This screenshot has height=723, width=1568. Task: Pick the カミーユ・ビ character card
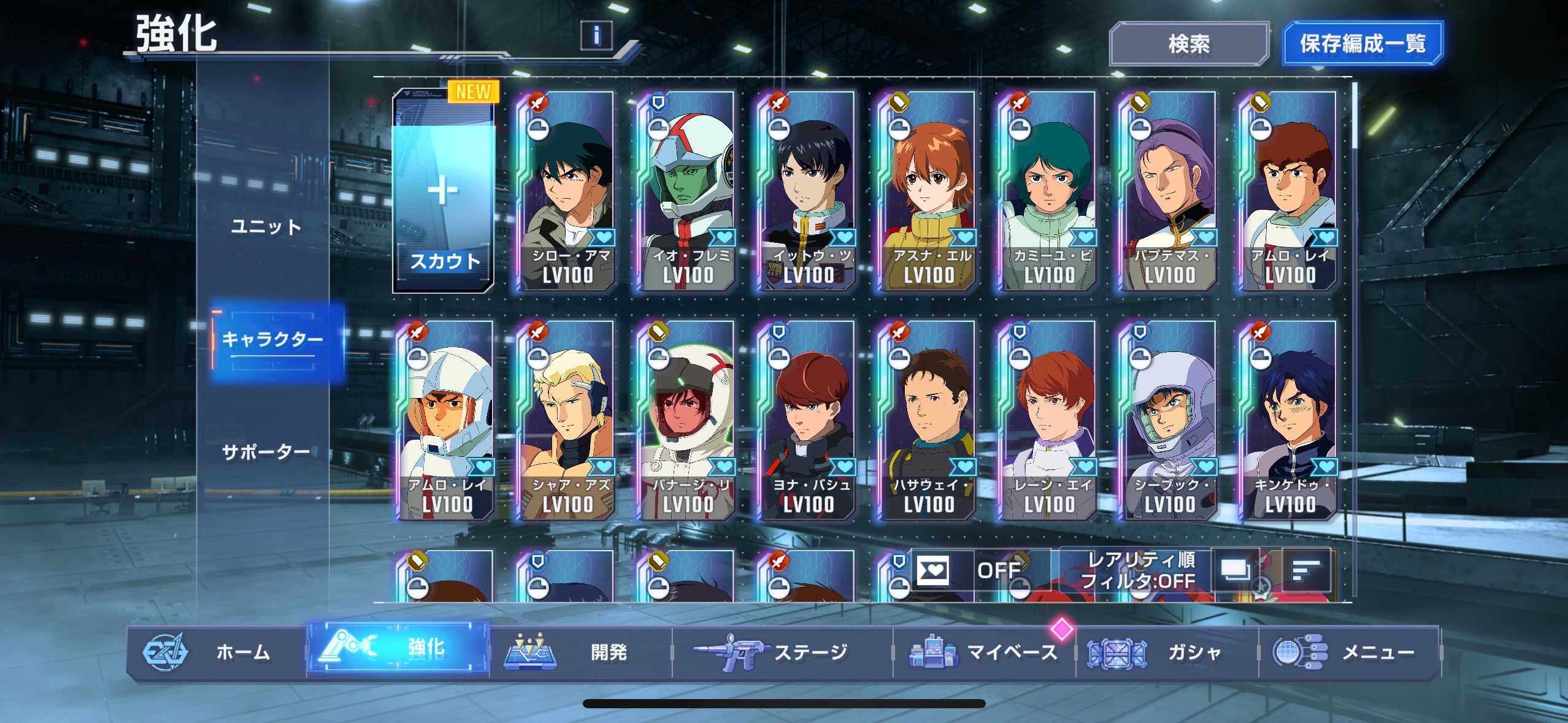[1047, 191]
